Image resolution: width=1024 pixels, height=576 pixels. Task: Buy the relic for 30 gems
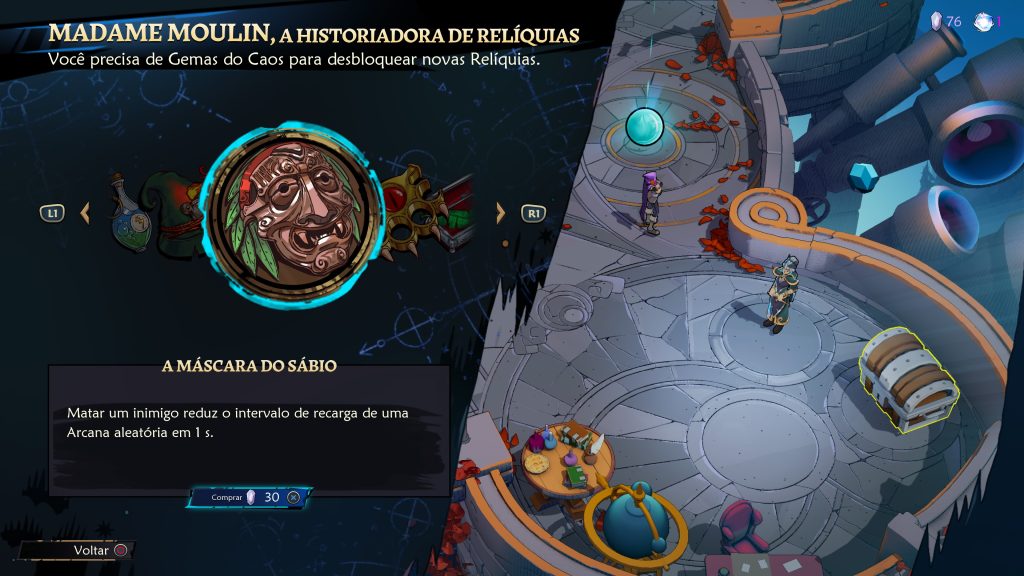(x=249, y=497)
